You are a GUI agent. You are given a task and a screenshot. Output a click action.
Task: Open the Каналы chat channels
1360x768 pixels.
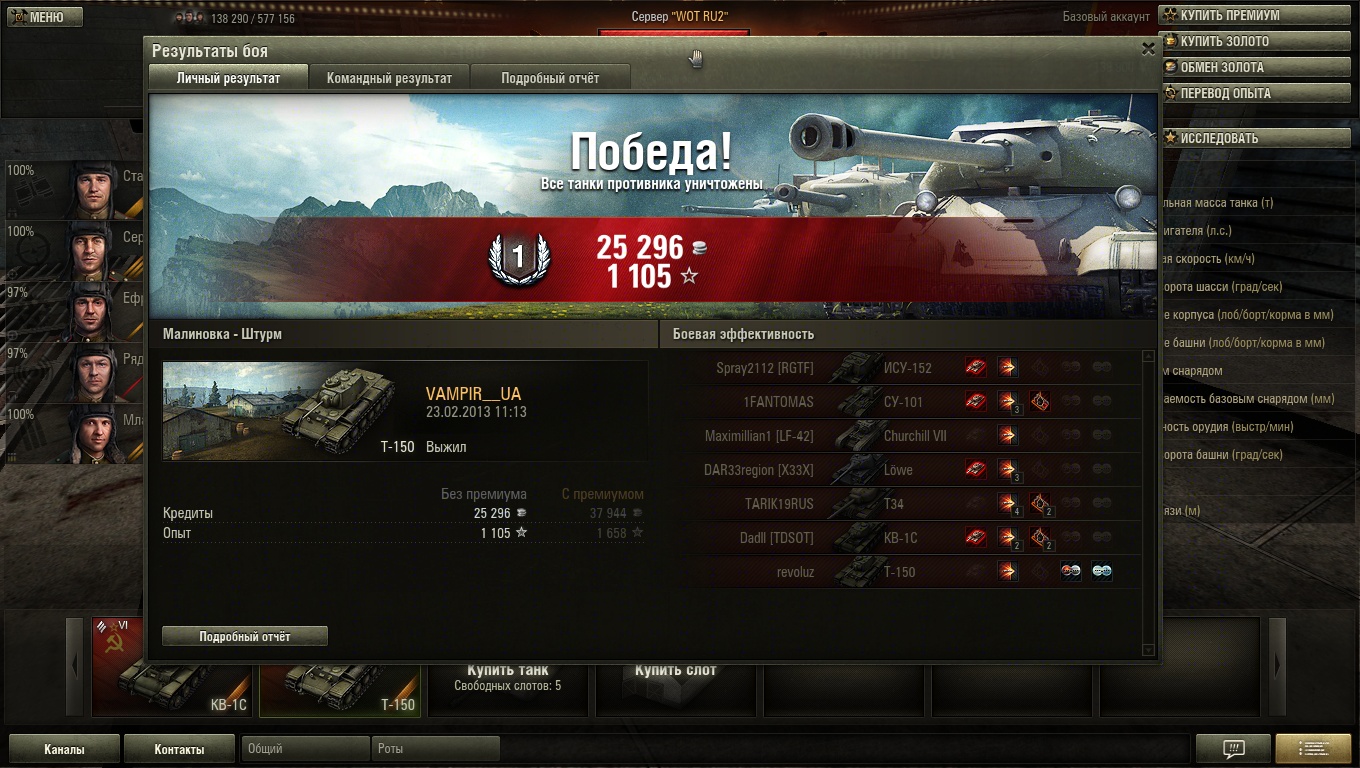(64, 749)
